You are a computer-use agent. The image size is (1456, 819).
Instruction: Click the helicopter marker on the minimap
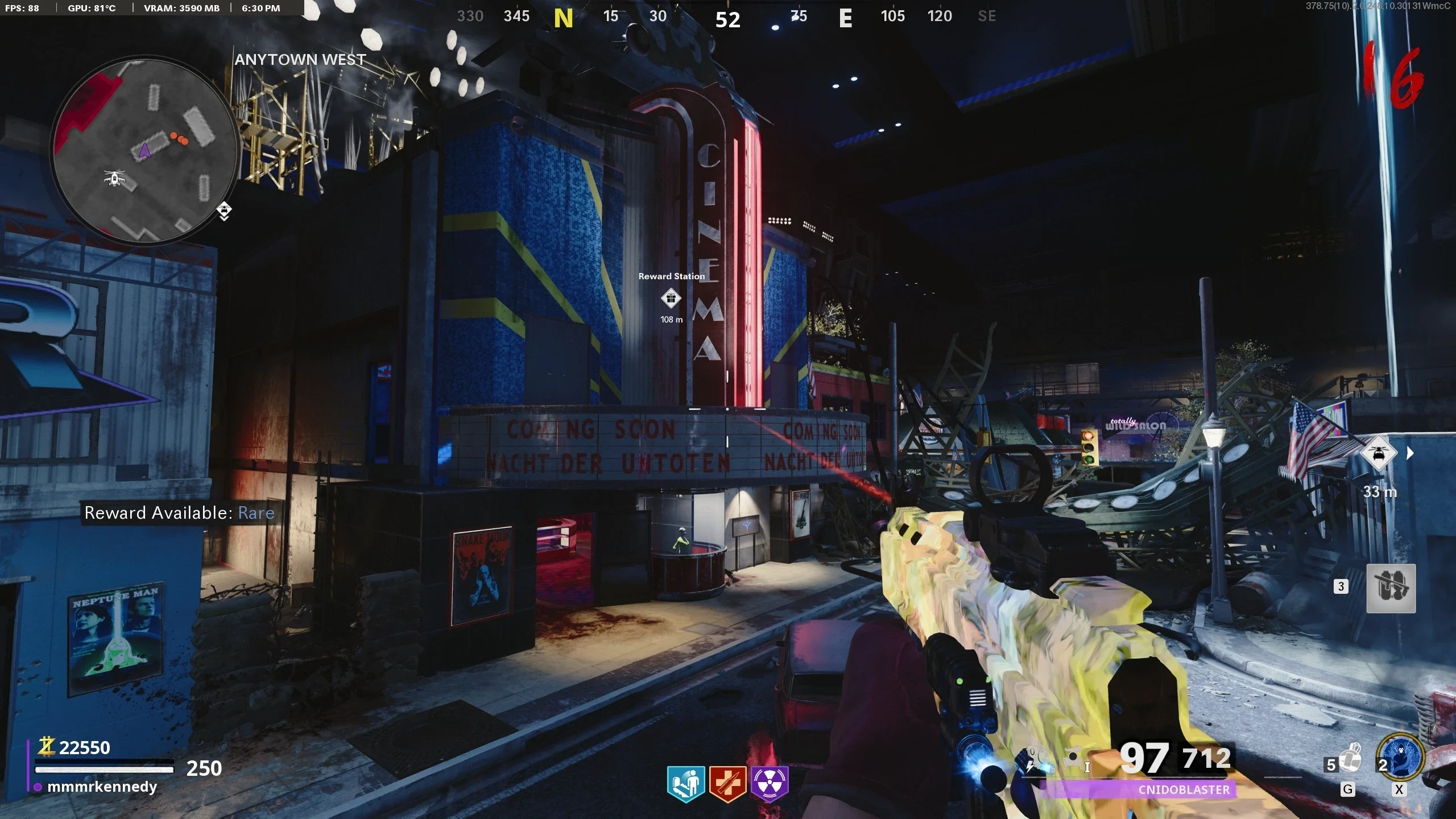coord(115,178)
